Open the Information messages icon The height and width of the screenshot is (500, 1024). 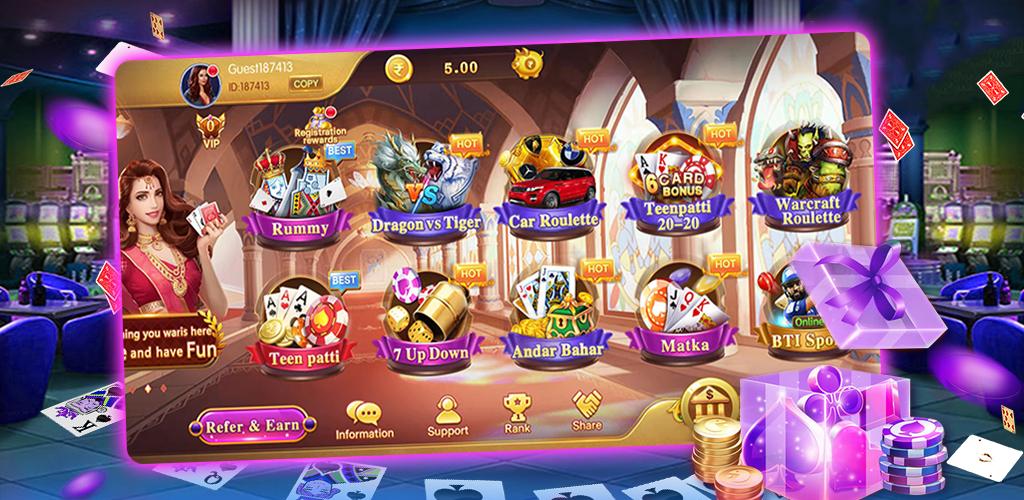tap(363, 420)
